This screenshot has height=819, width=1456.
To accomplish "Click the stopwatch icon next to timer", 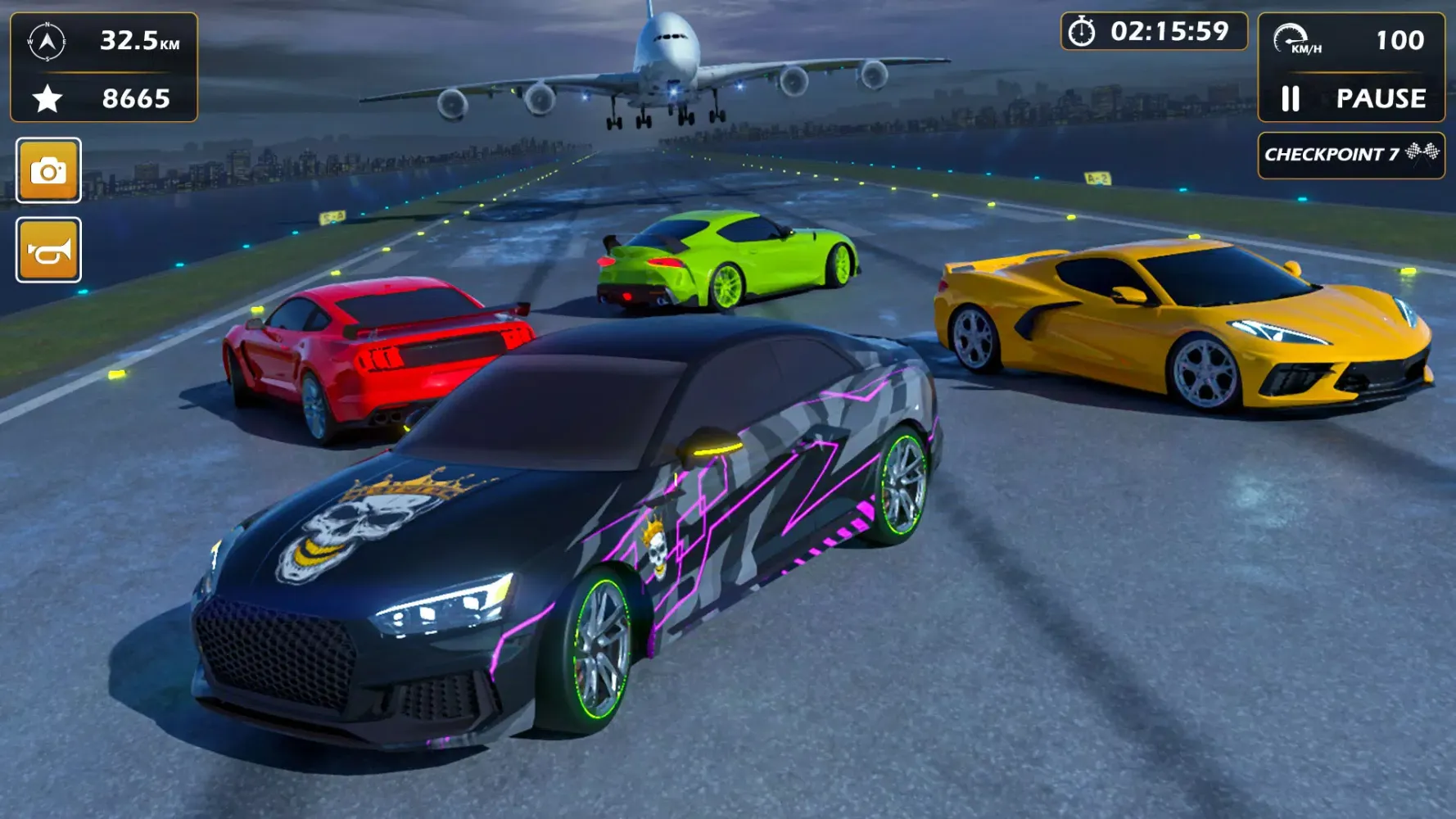I will (x=1083, y=31).
